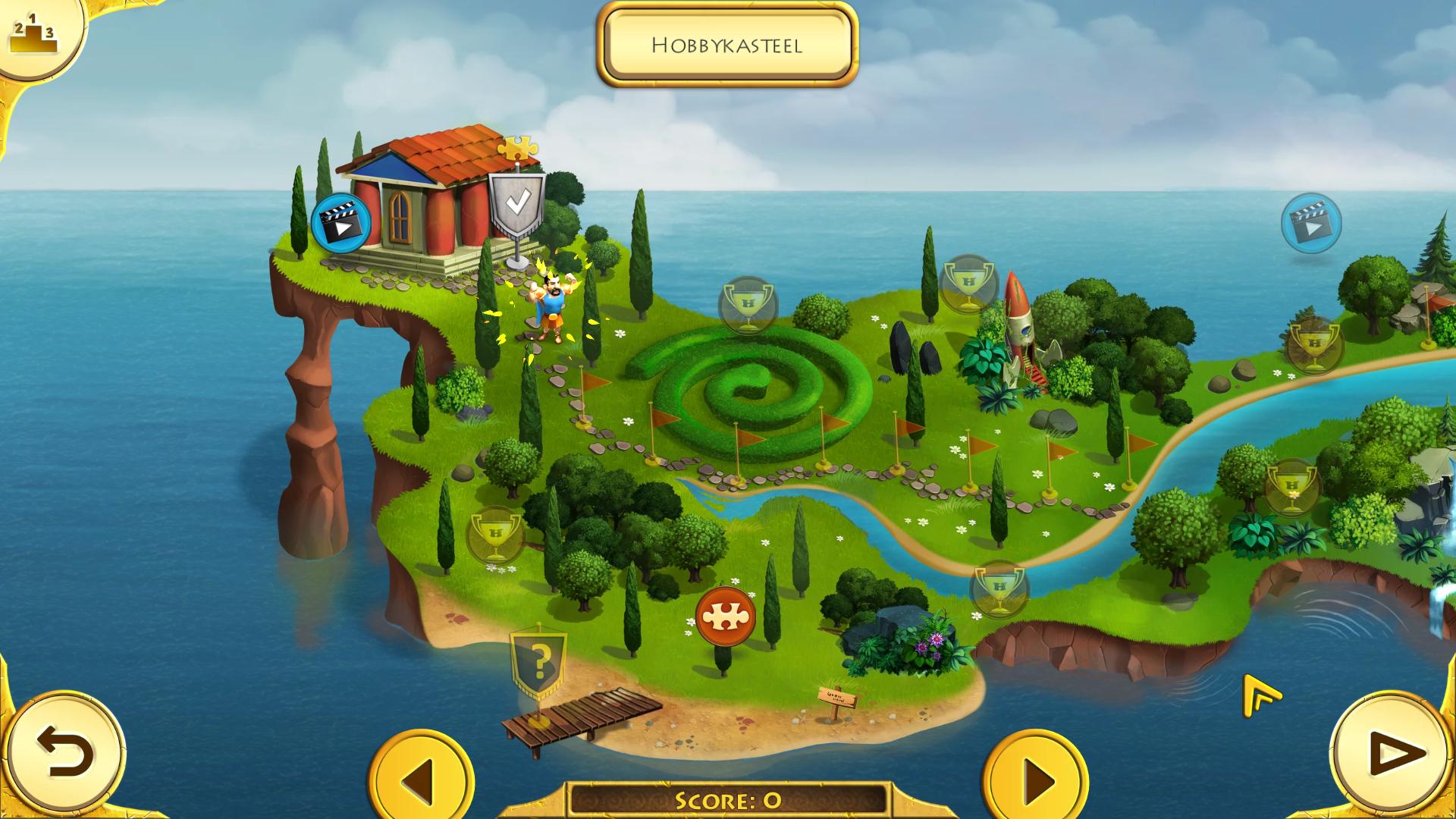Click the Hobbykasteel title plaque
The image size is (1456, 819).
coord(726,45)
